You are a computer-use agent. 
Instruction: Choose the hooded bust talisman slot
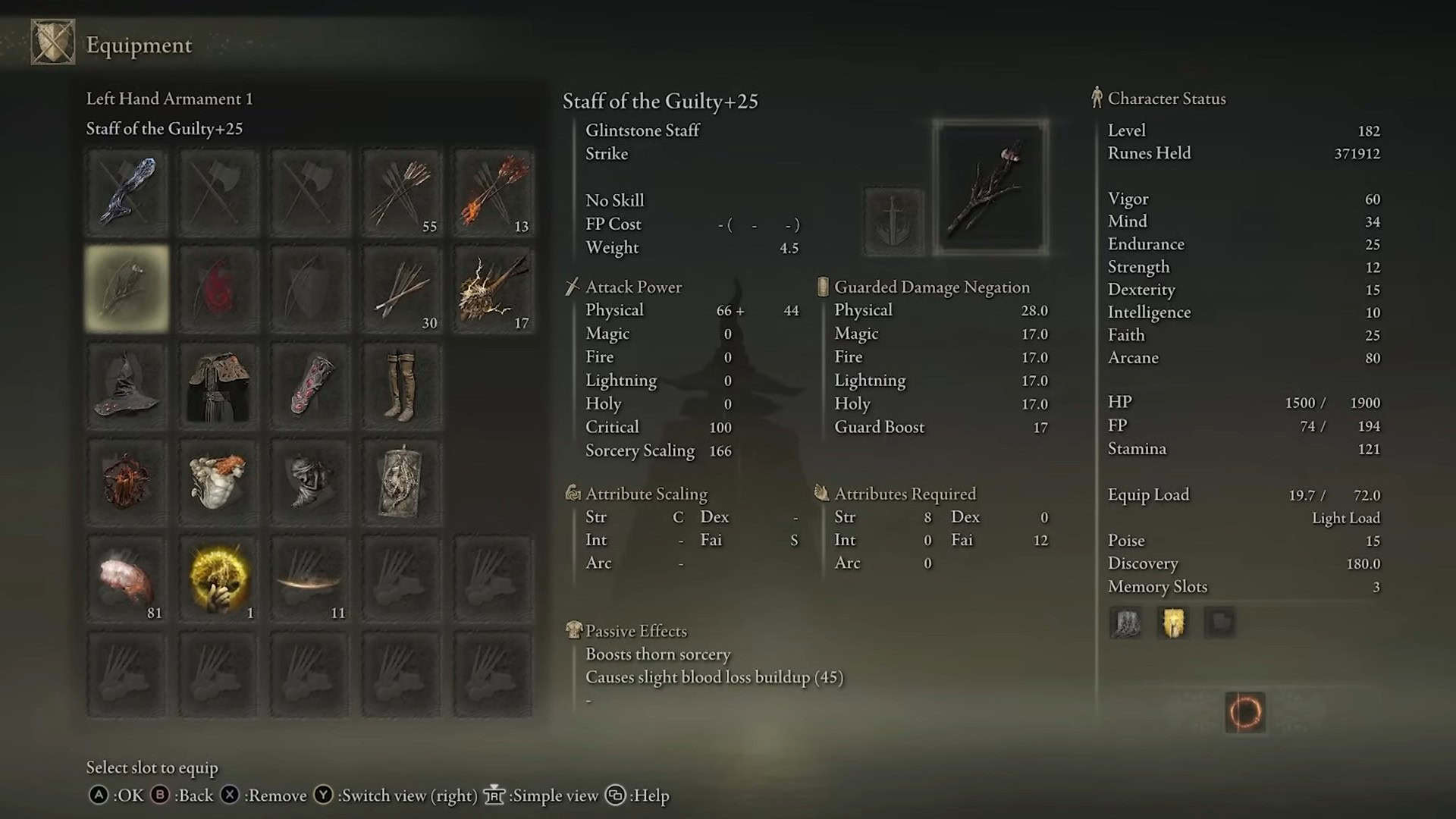click(x=309, y=482)
